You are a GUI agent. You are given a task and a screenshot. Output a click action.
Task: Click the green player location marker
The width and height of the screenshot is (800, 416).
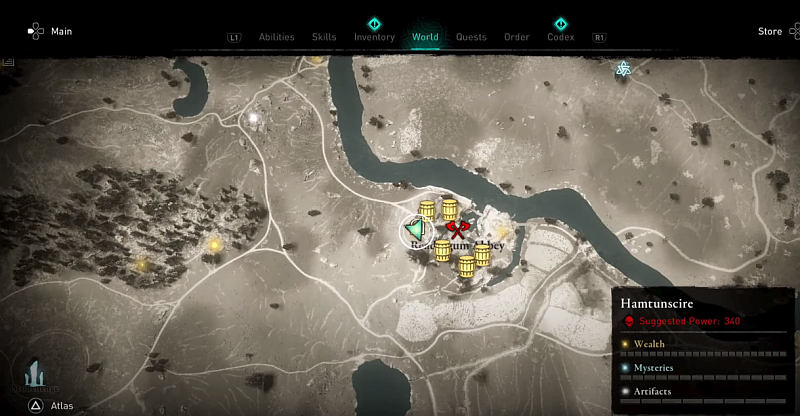[x=414, y=231]
